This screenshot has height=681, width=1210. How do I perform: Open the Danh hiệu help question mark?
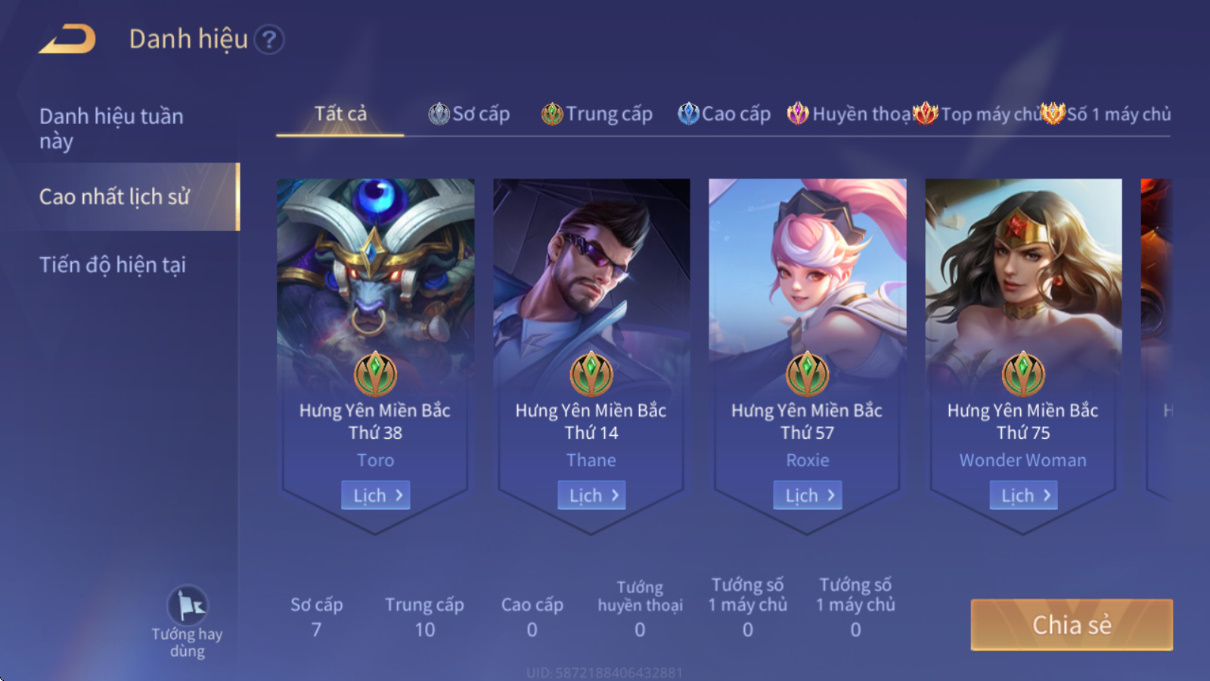269,40
